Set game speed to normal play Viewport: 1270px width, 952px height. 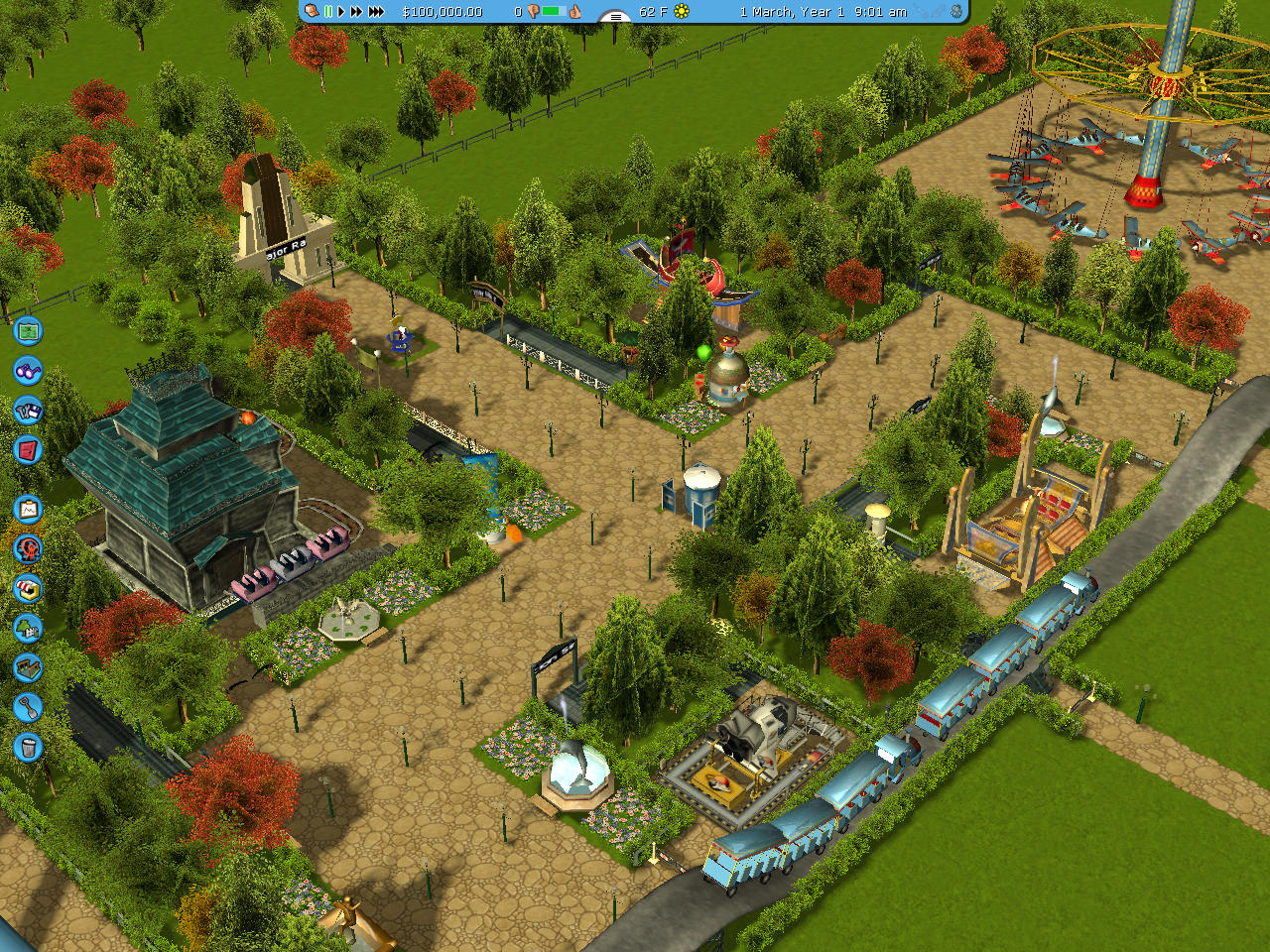click(340, 12)
